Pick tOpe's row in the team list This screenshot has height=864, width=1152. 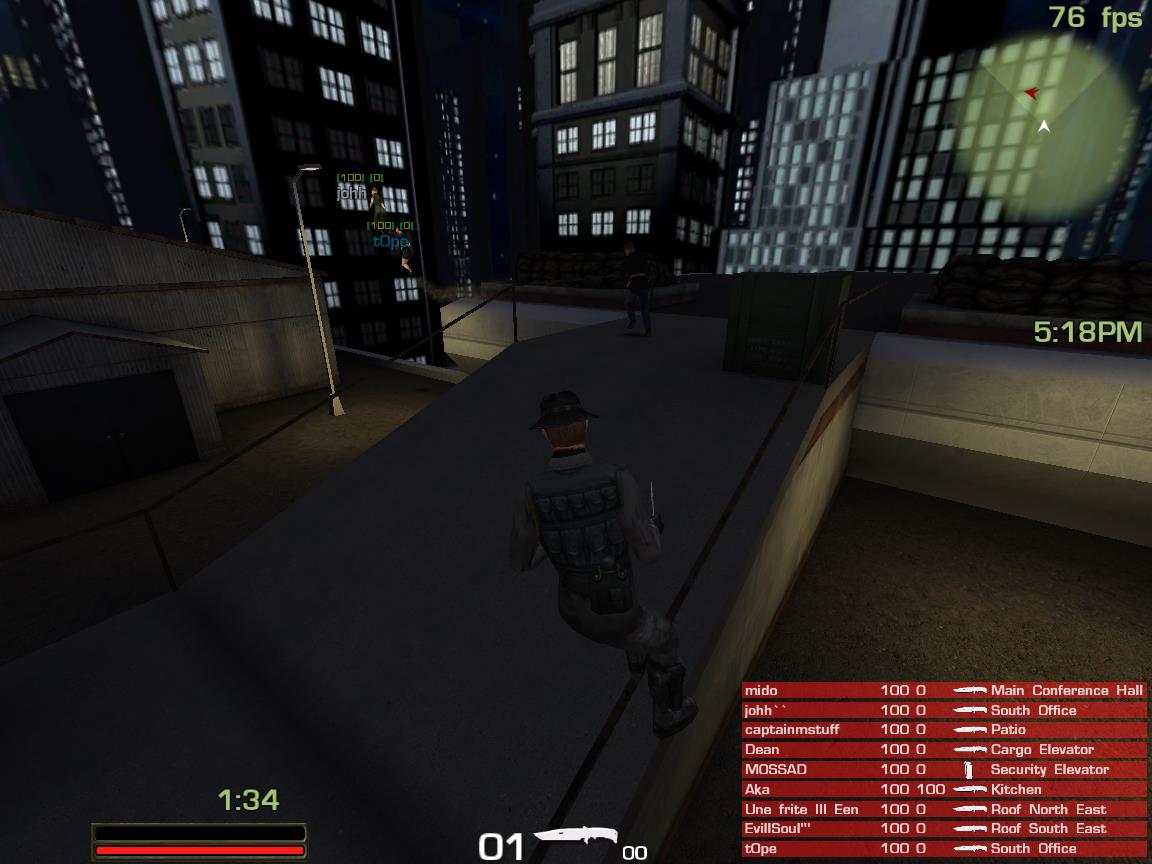(x=943, y=848)
